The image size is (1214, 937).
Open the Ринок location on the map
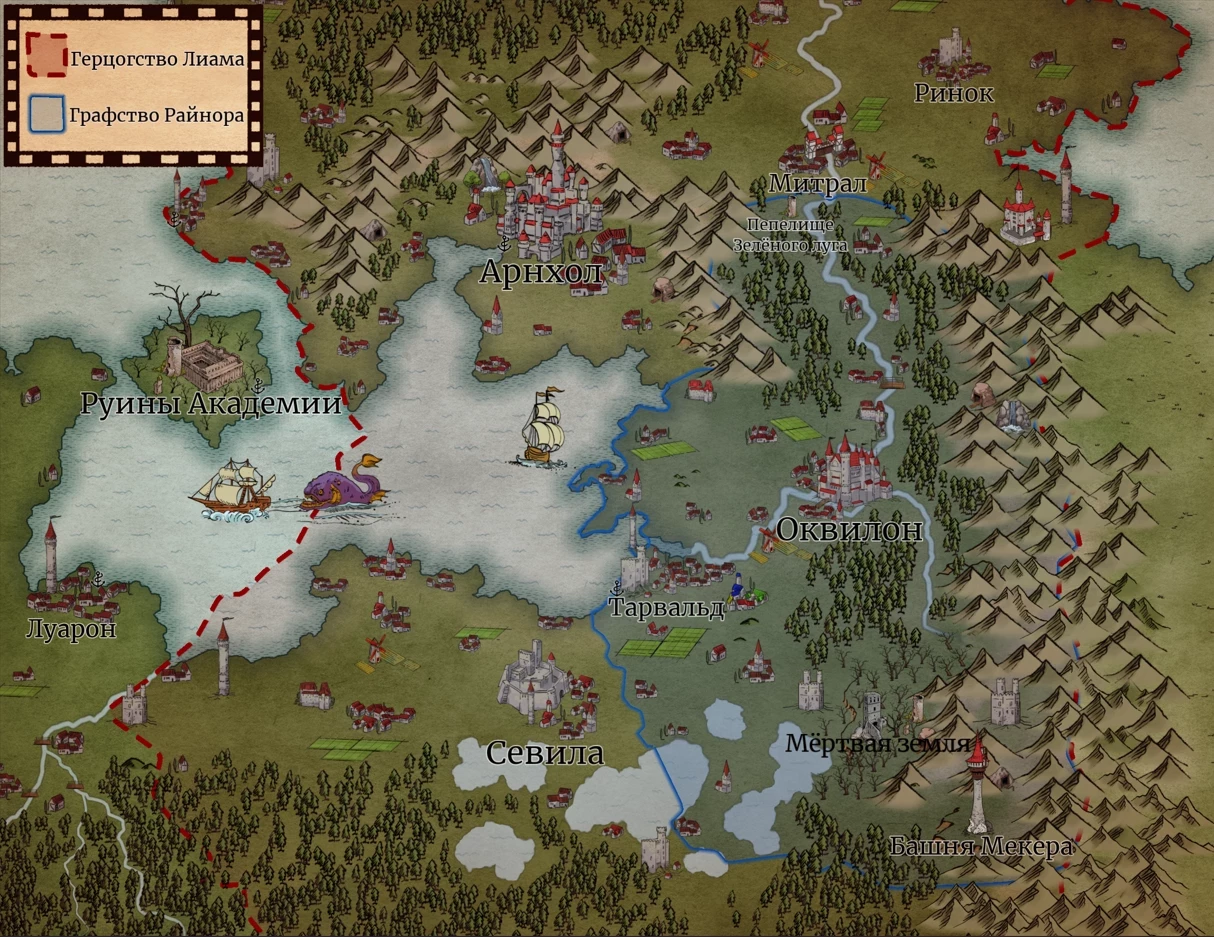click(x=954, y=94)
